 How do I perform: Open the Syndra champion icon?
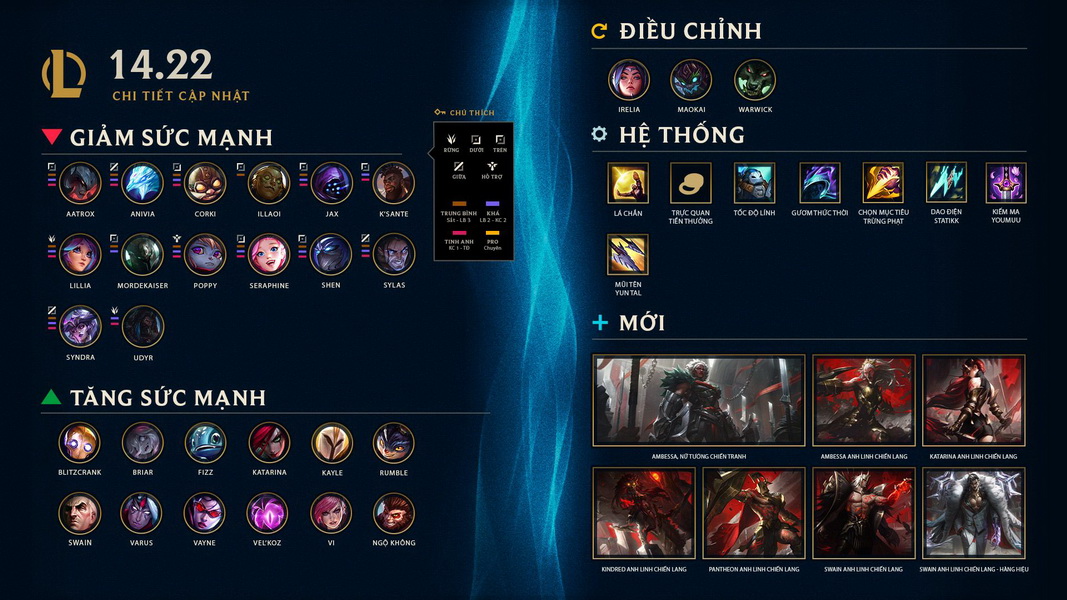(80, 326)
